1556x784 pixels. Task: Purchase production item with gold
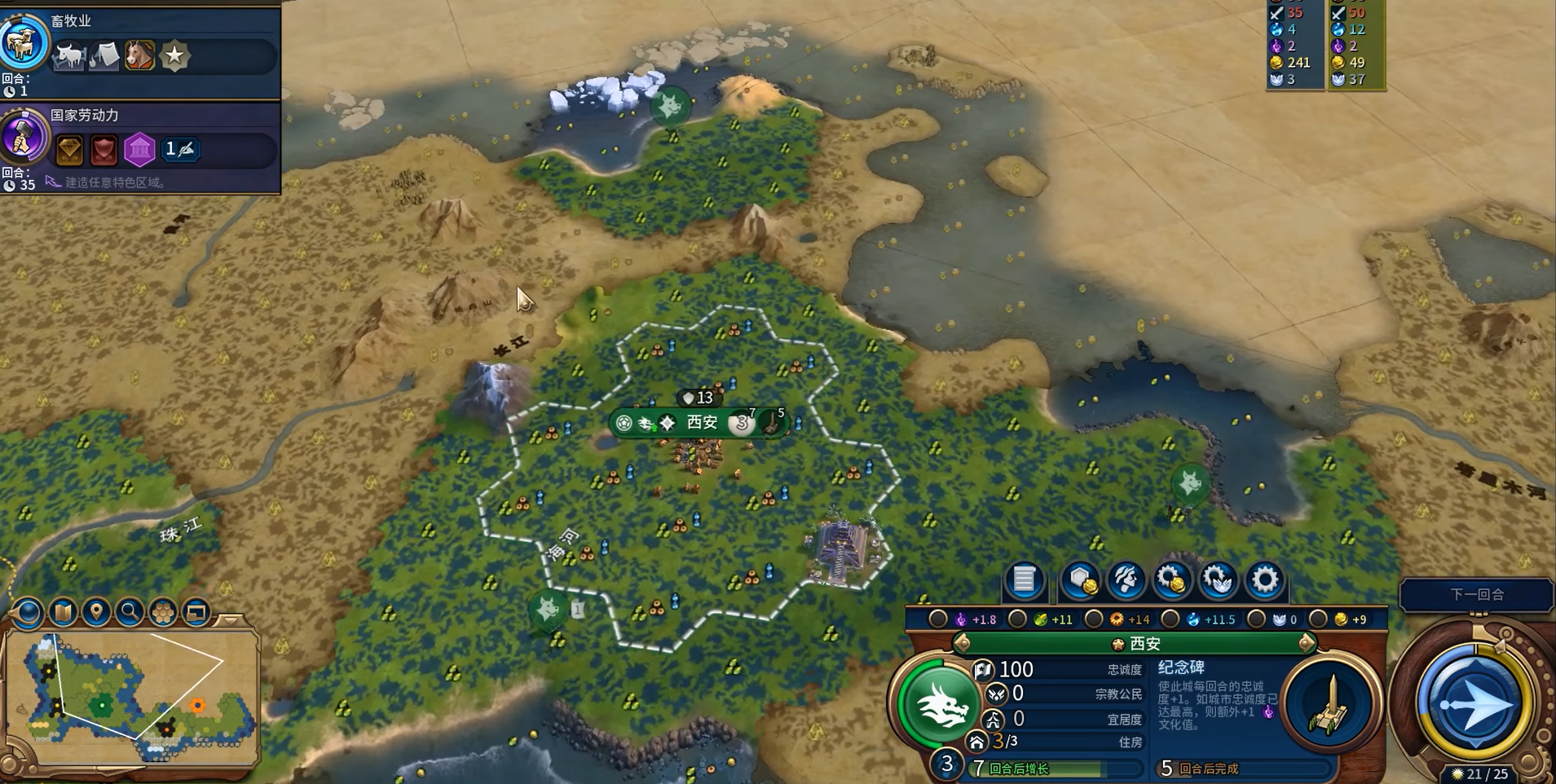coord(1172,579)
